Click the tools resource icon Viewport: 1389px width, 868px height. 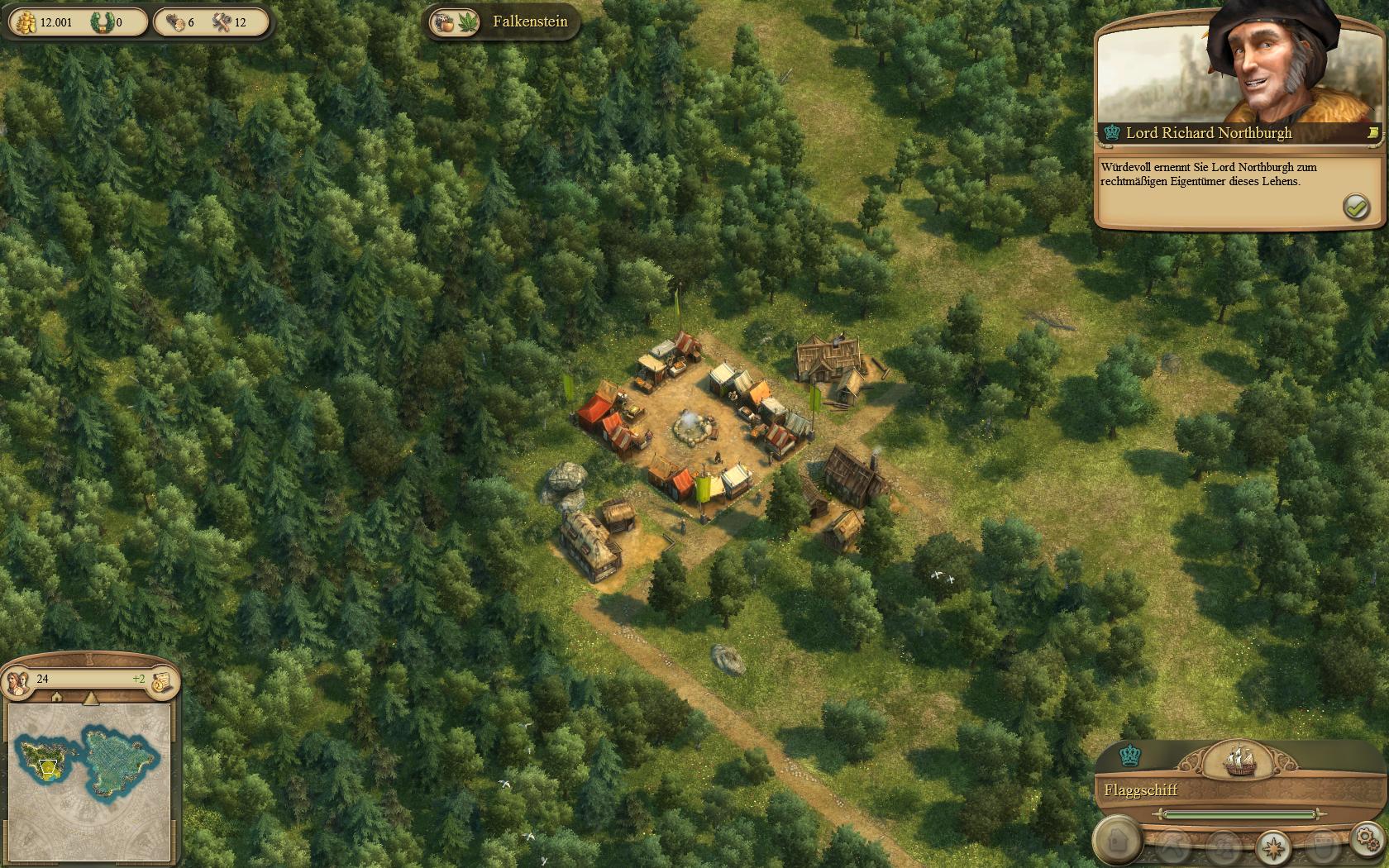(x=221, y=22)
